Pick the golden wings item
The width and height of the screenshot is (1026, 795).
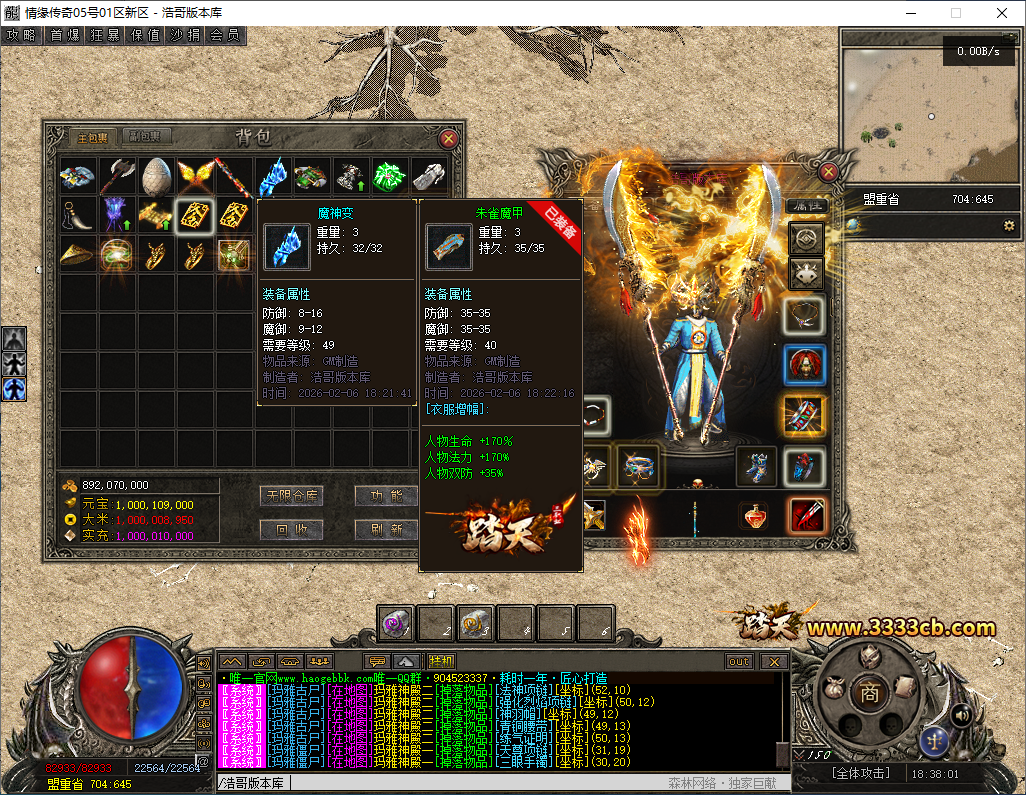click(x=194, y=177)
